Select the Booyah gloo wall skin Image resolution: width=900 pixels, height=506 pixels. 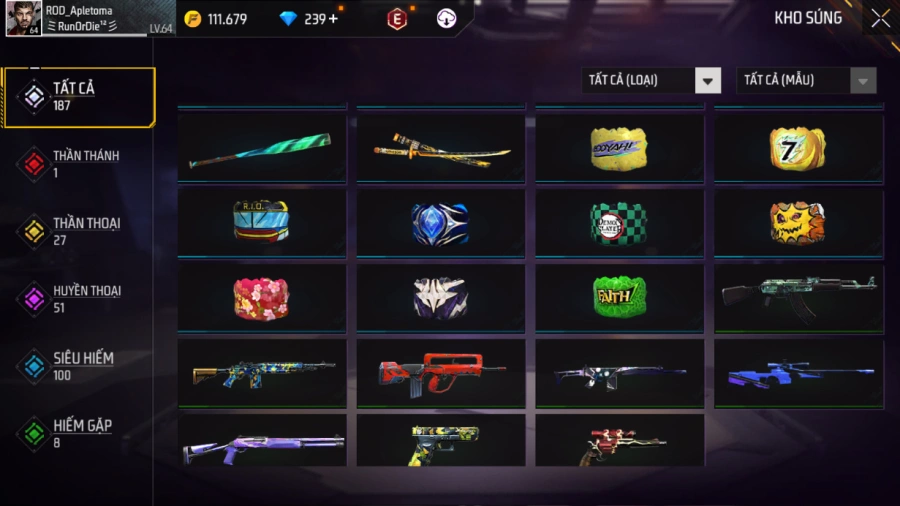(x=619, y=148)
